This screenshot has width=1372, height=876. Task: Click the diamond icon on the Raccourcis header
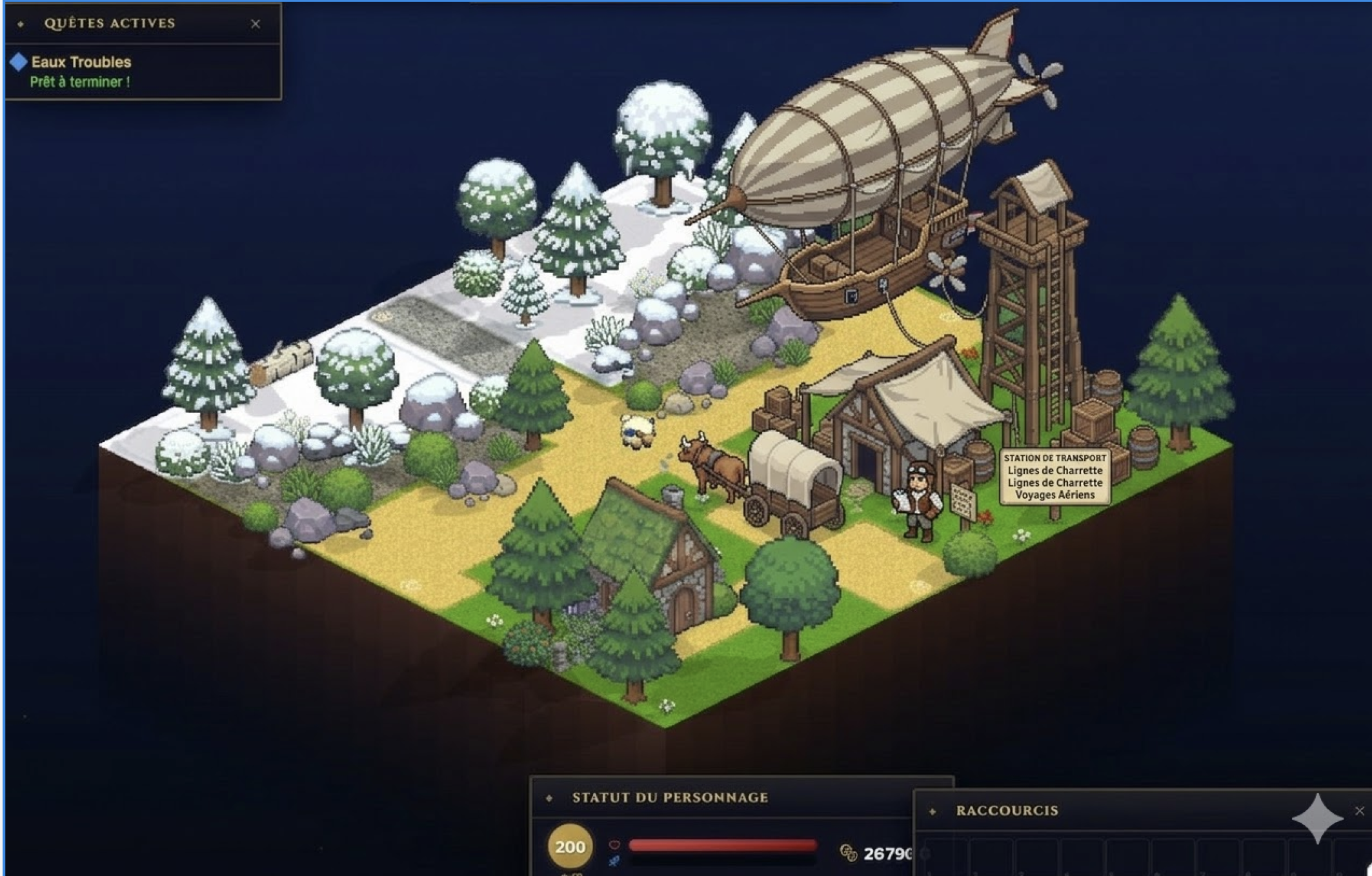pyautogui.click(x=932, y=810)
